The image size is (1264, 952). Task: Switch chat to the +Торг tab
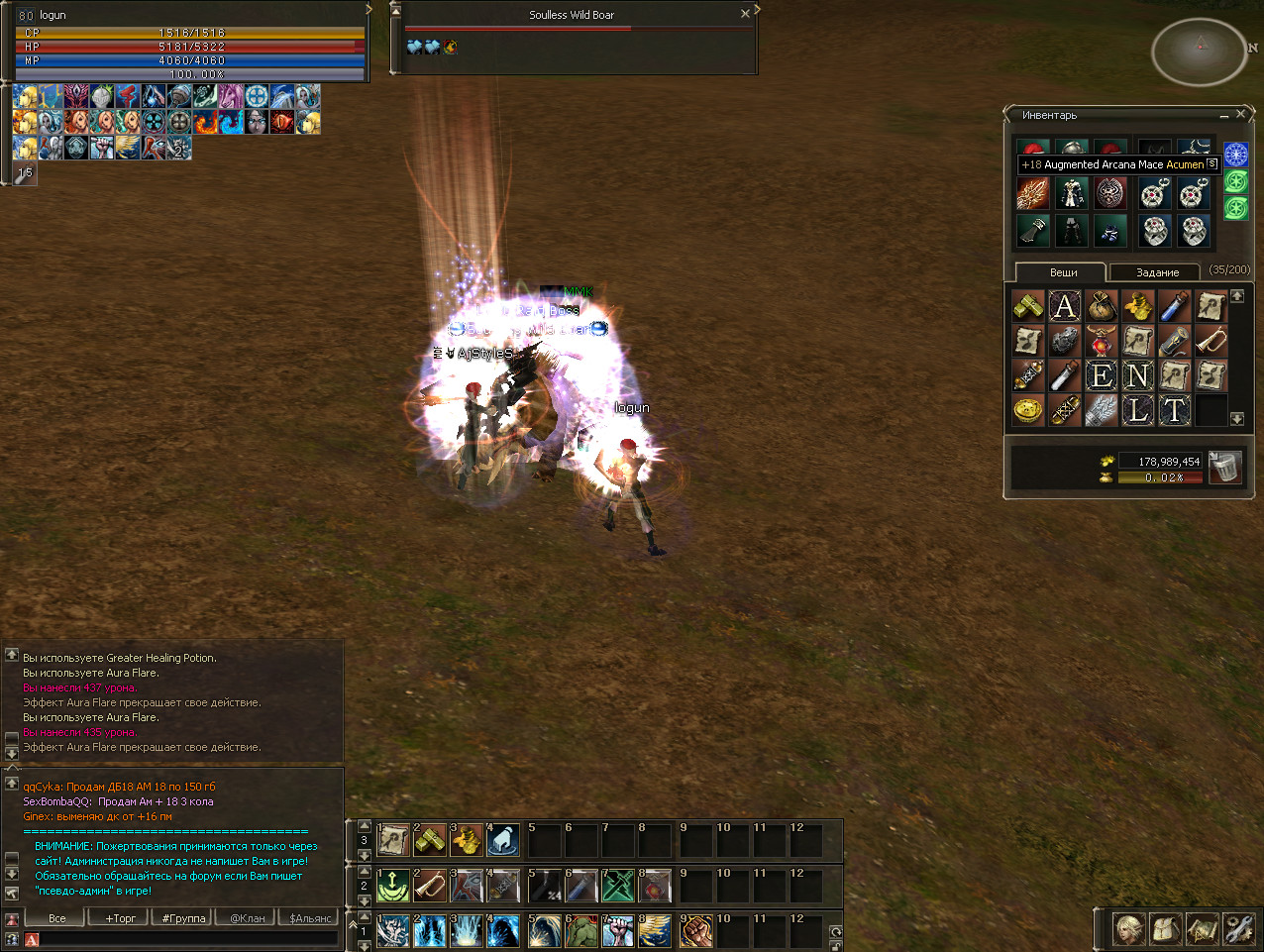[x=121, y=918]
